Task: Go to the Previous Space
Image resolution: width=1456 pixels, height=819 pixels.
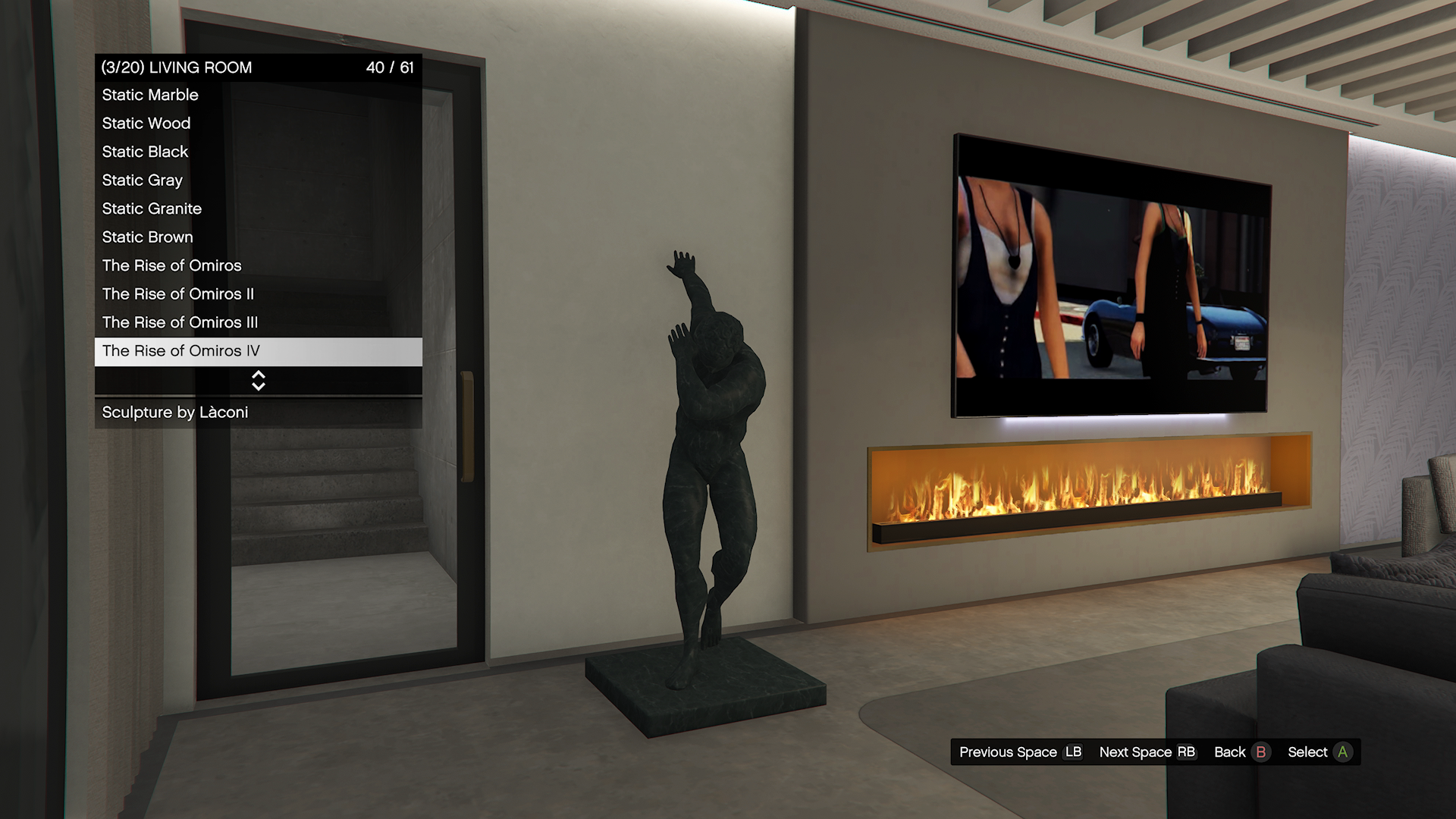Action: click(1020, 752)
